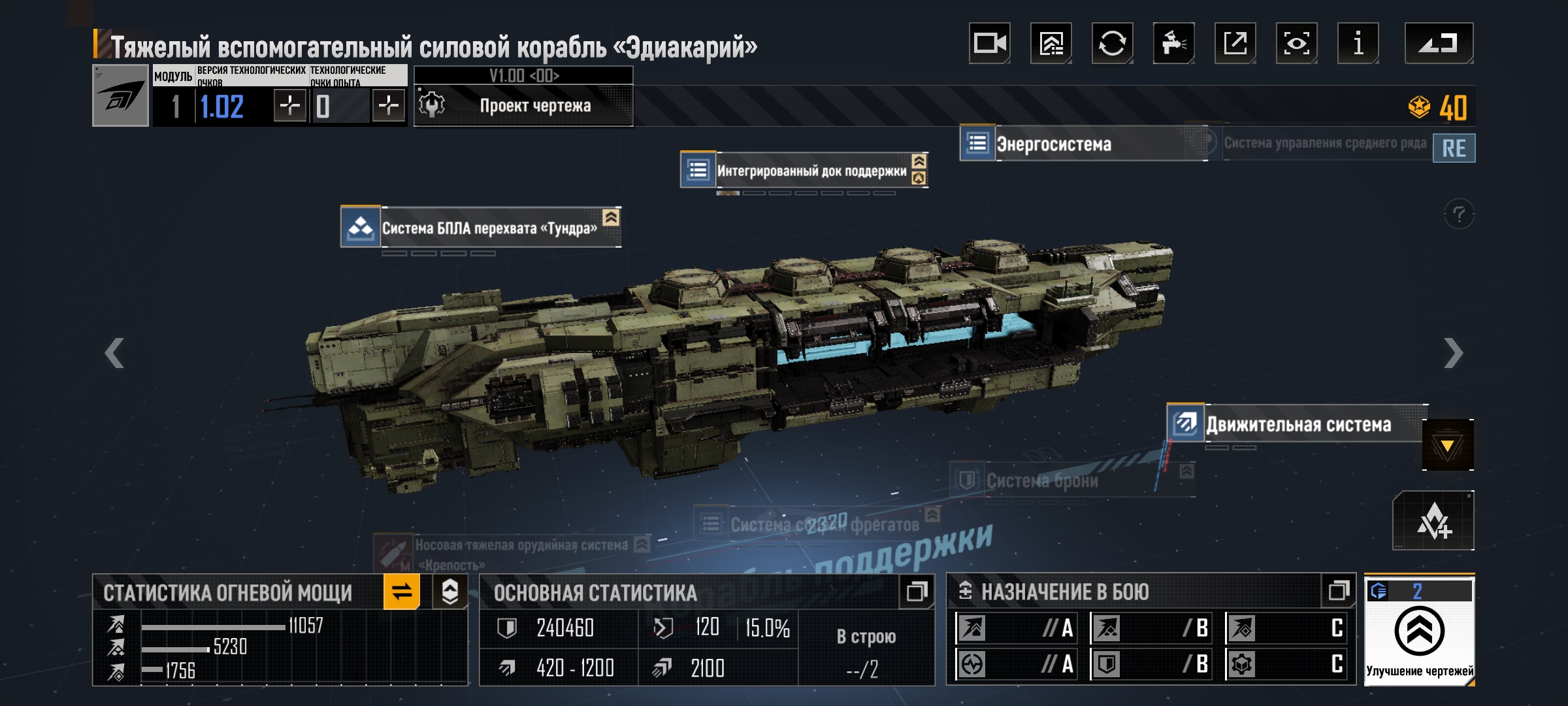1568x706 pixels.
Task: Select Интегрированный док поддержки system
Action: [810, 171]
